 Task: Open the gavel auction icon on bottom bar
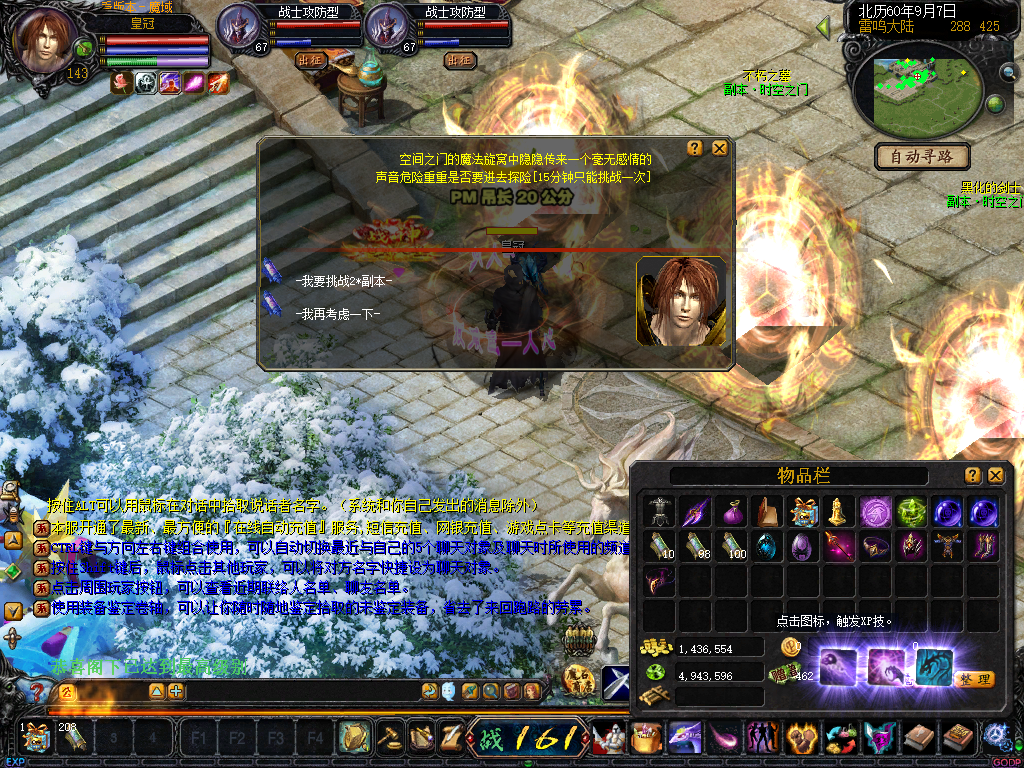tap(386, 739)
